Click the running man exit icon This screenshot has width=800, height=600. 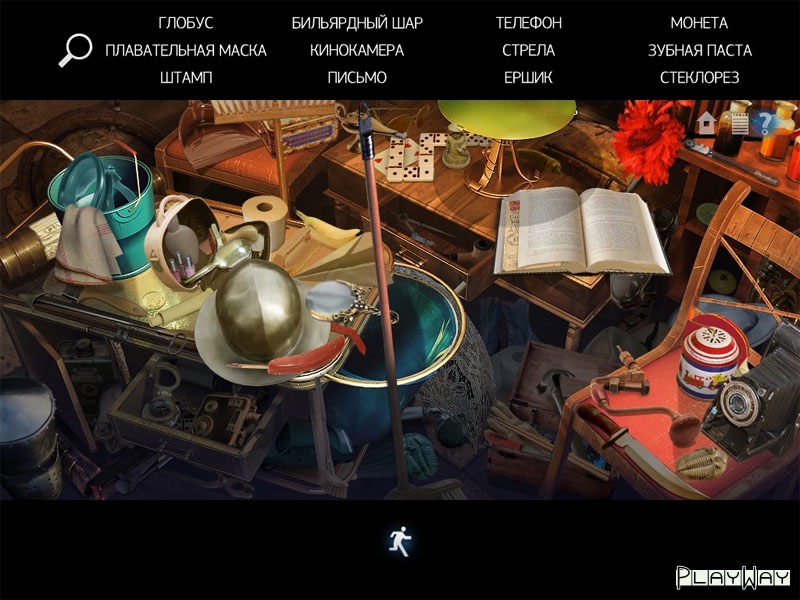400,541
